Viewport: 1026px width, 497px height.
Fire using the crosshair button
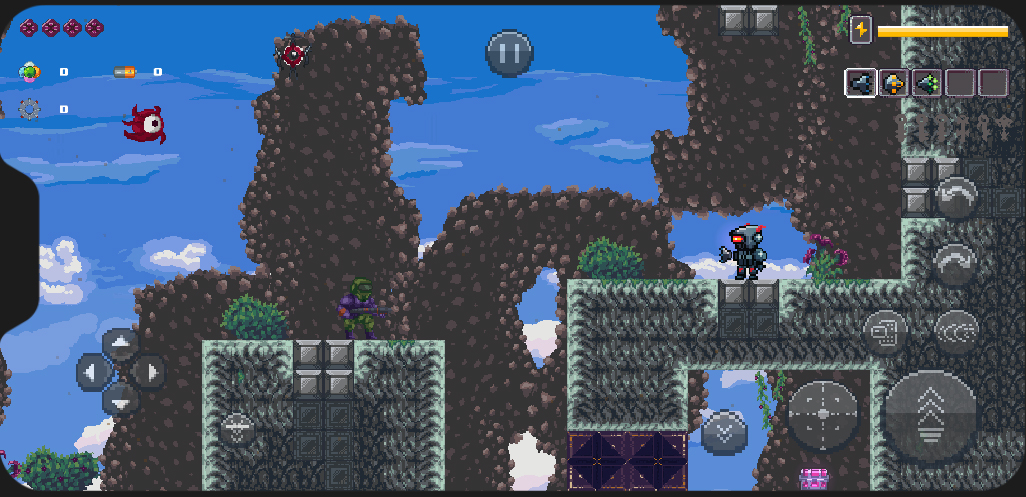click(x=823, y=414)
